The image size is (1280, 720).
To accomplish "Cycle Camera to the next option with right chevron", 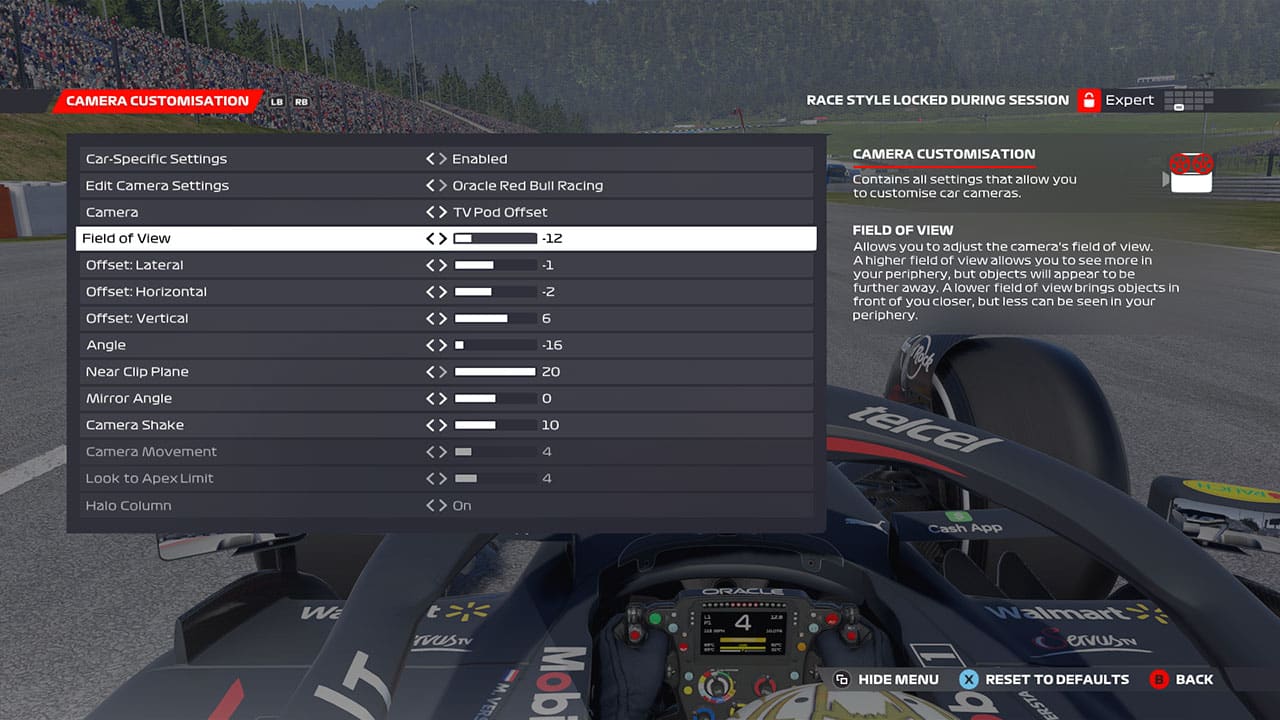I will [443, 212].
